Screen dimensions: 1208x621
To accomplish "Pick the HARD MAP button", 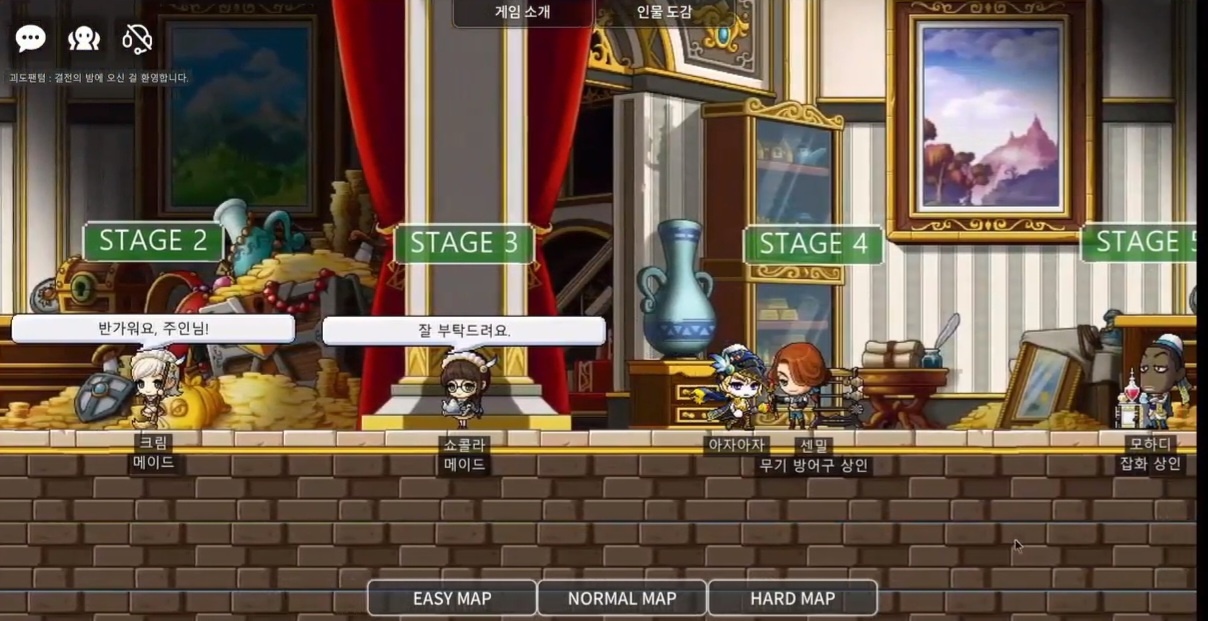I will click(792, 598).
